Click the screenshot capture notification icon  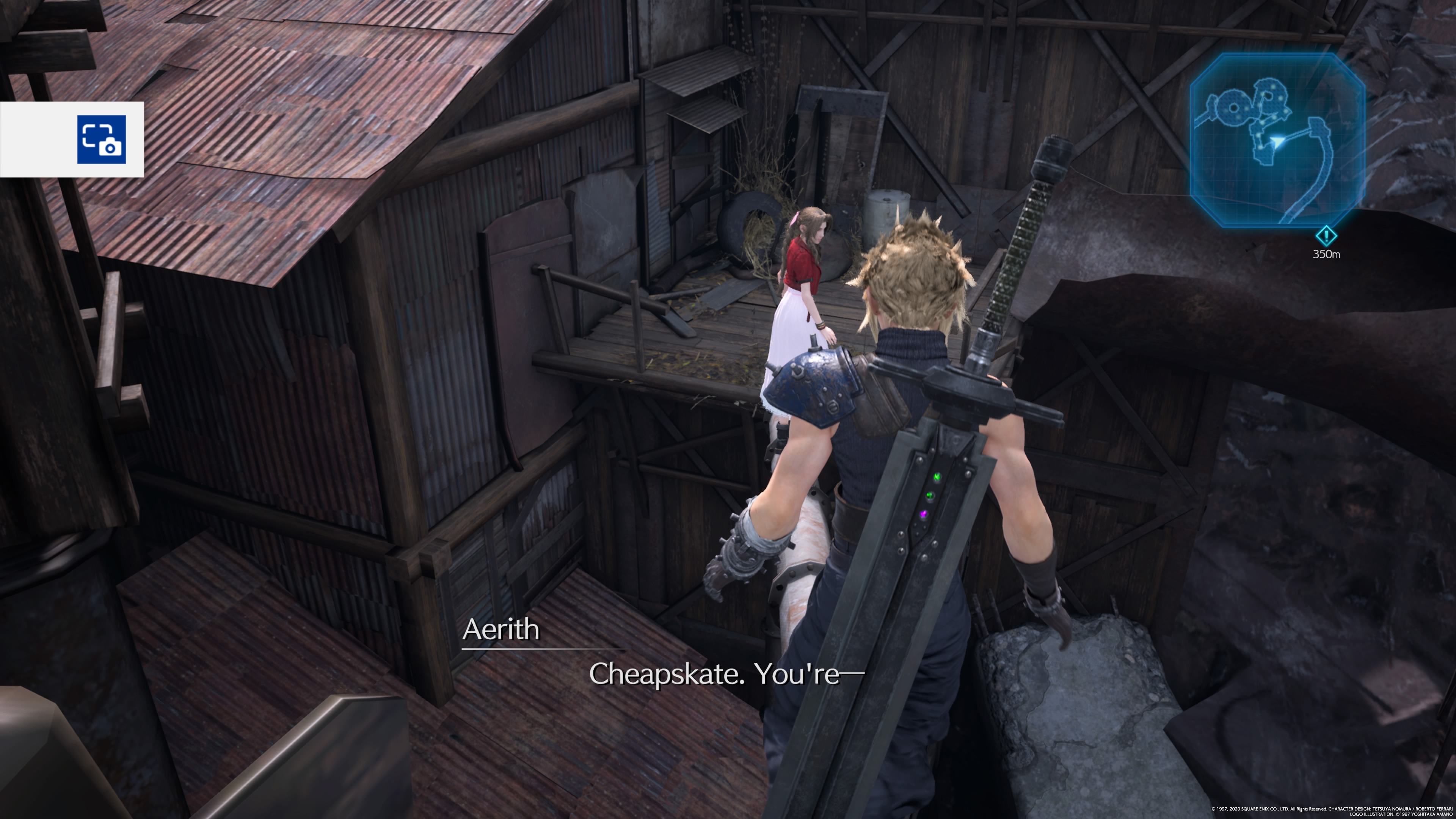point(102,140)
